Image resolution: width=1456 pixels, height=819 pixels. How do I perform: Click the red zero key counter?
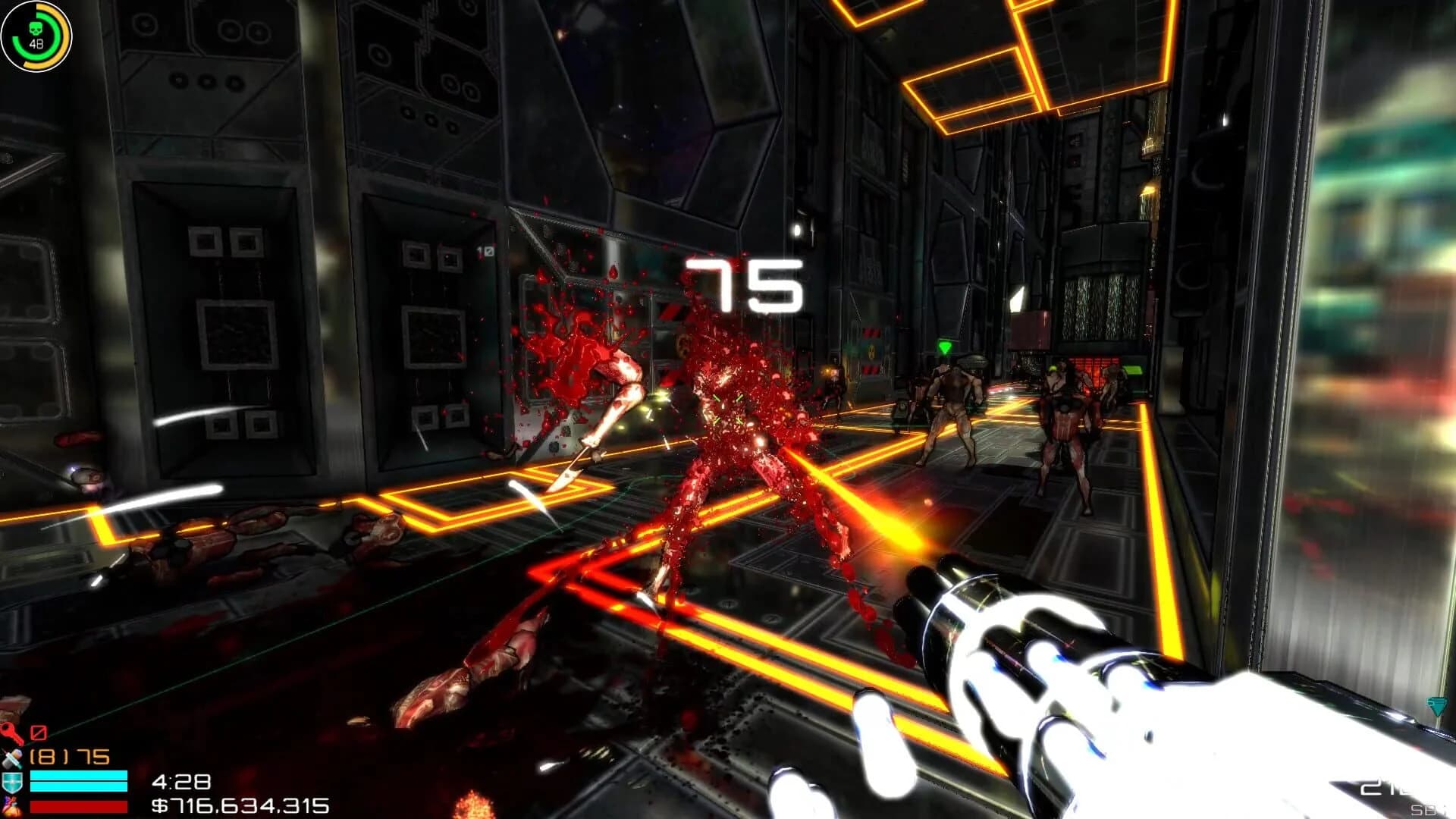(39, 733)
